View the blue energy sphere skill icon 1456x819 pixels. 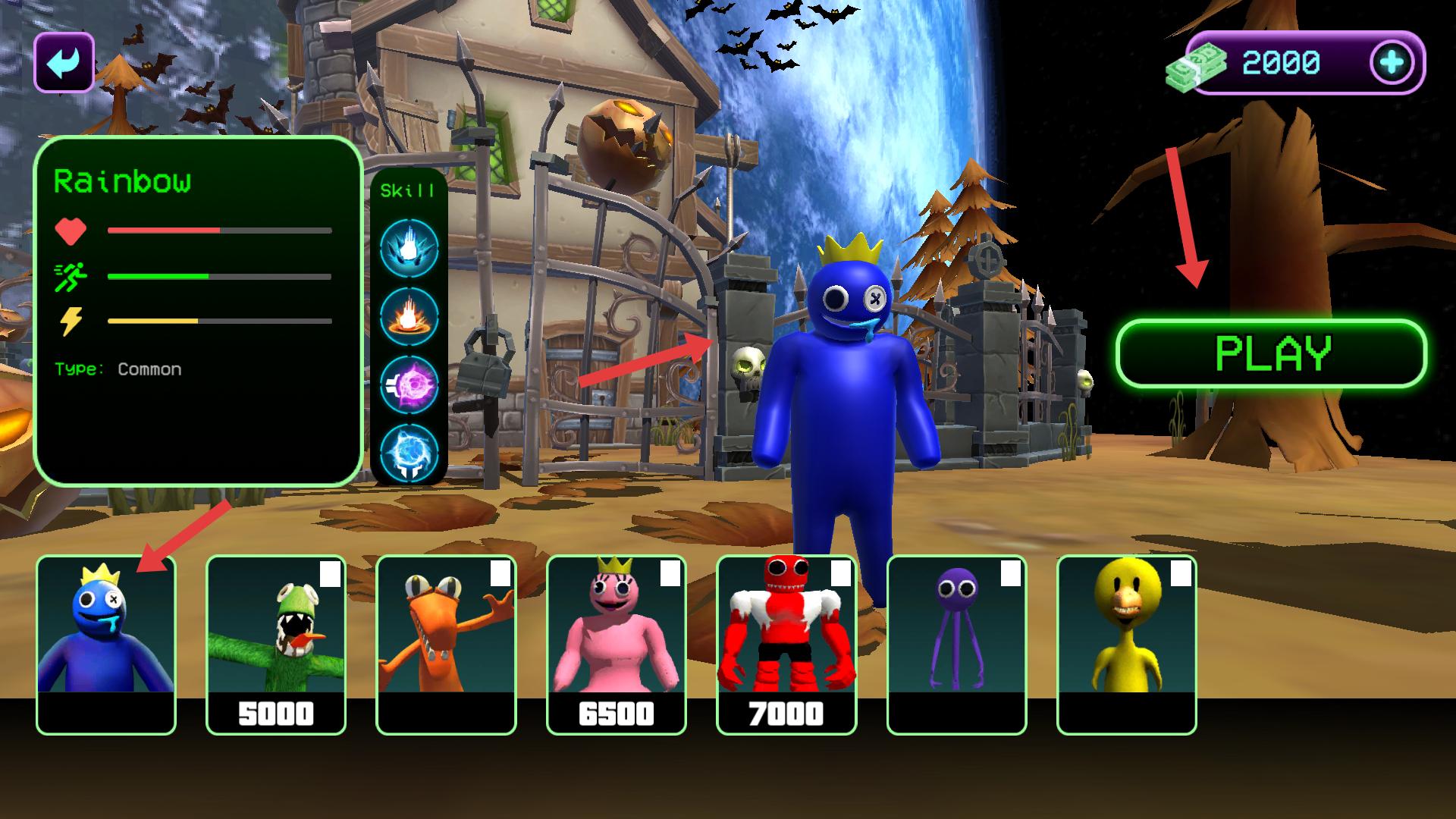(x=409, y=453)
